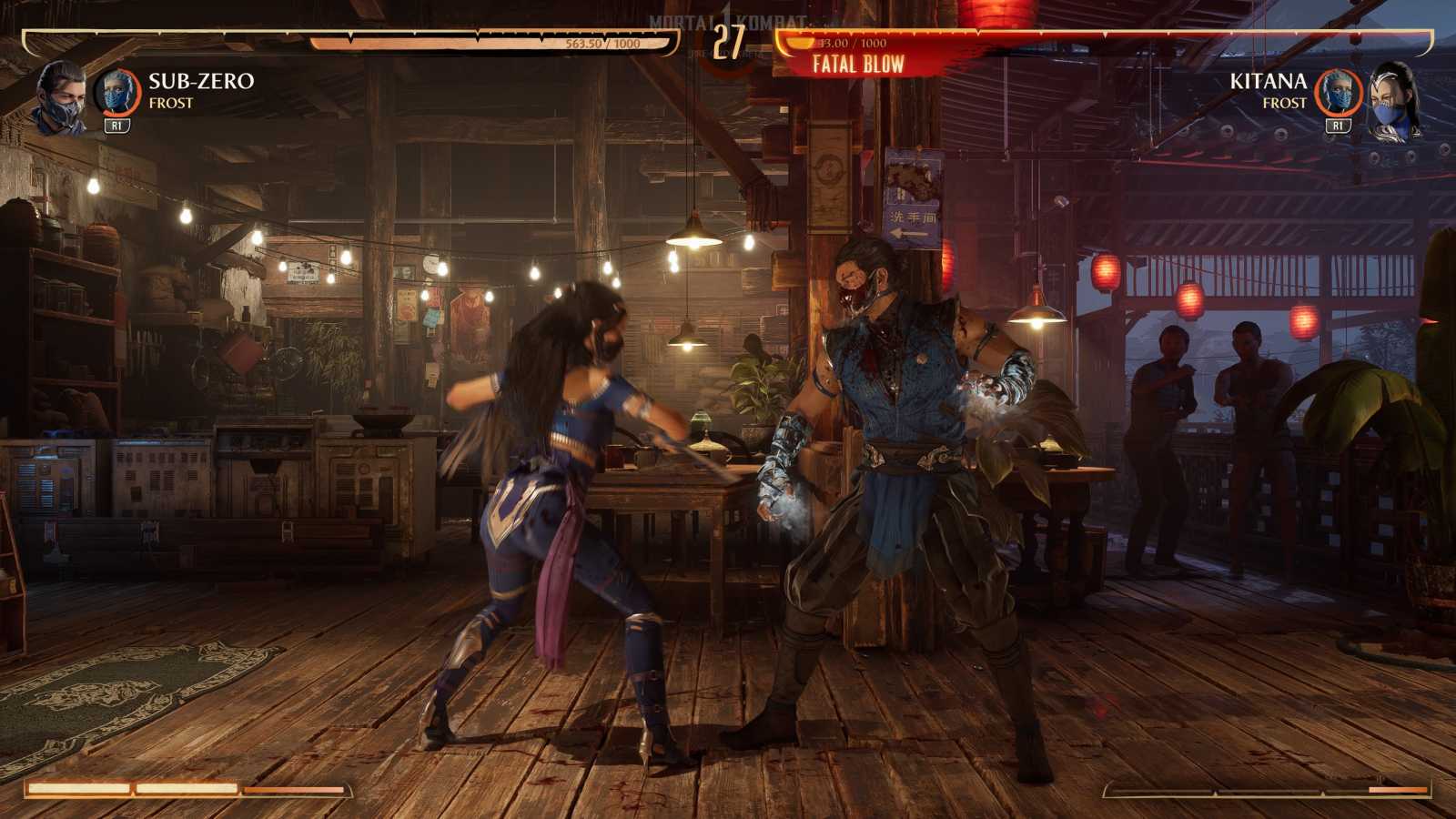Screen dimensions: 1456x819
Task: Click the FATAL BLOW indicator
Action: click(x=857, y=64)
